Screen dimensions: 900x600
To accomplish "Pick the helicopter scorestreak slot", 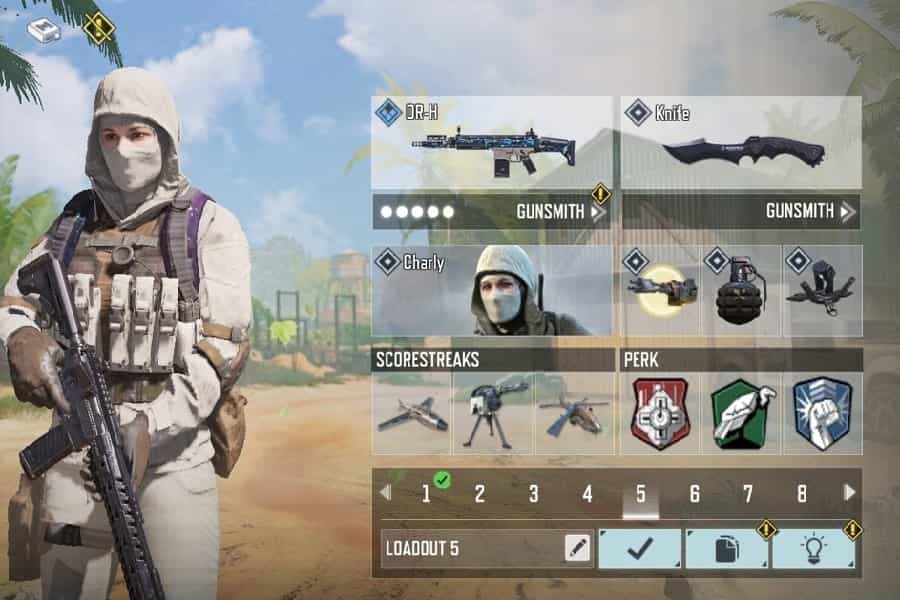I will (574, 413).
